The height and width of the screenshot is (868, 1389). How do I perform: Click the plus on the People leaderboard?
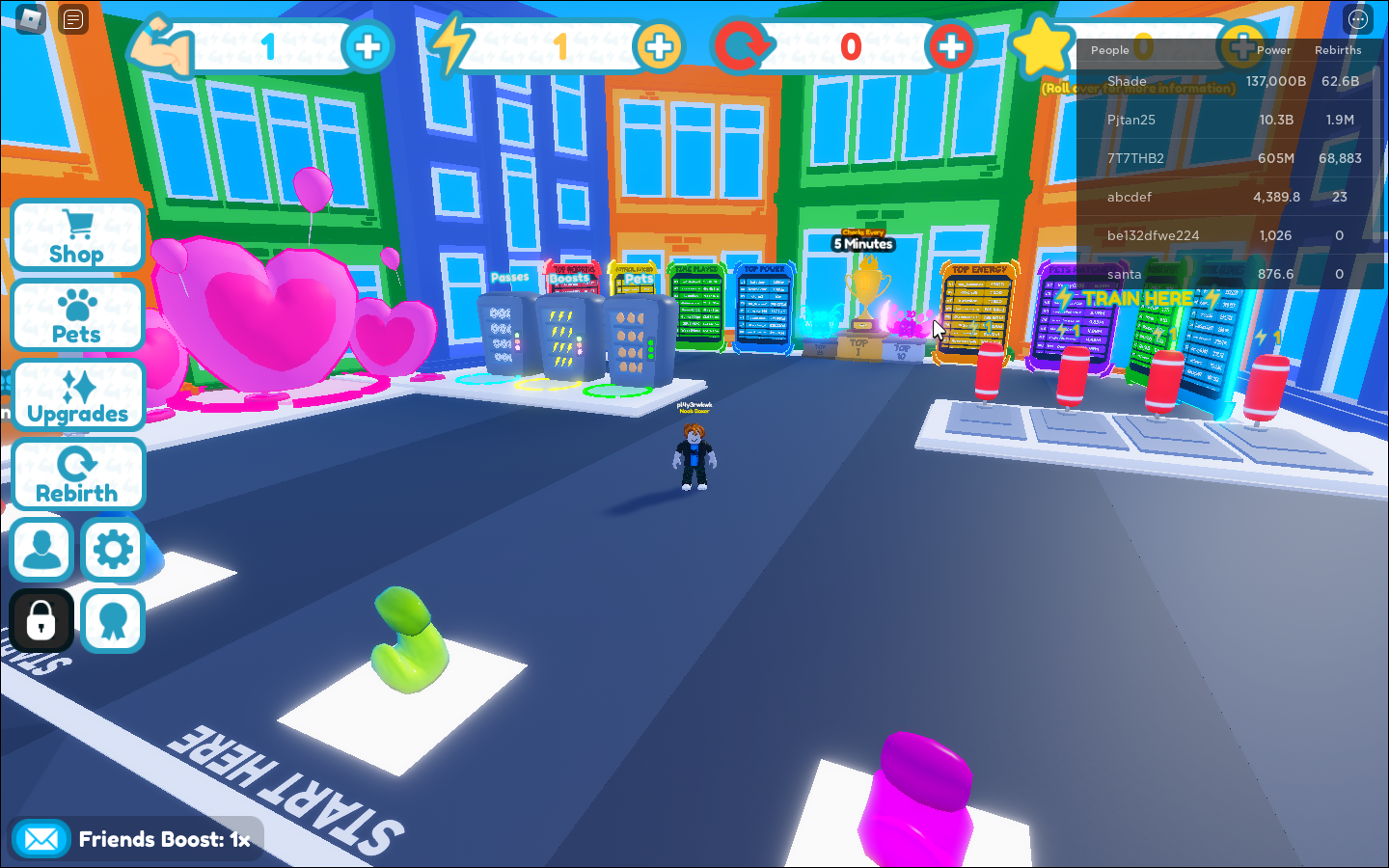pos(1242,45)
